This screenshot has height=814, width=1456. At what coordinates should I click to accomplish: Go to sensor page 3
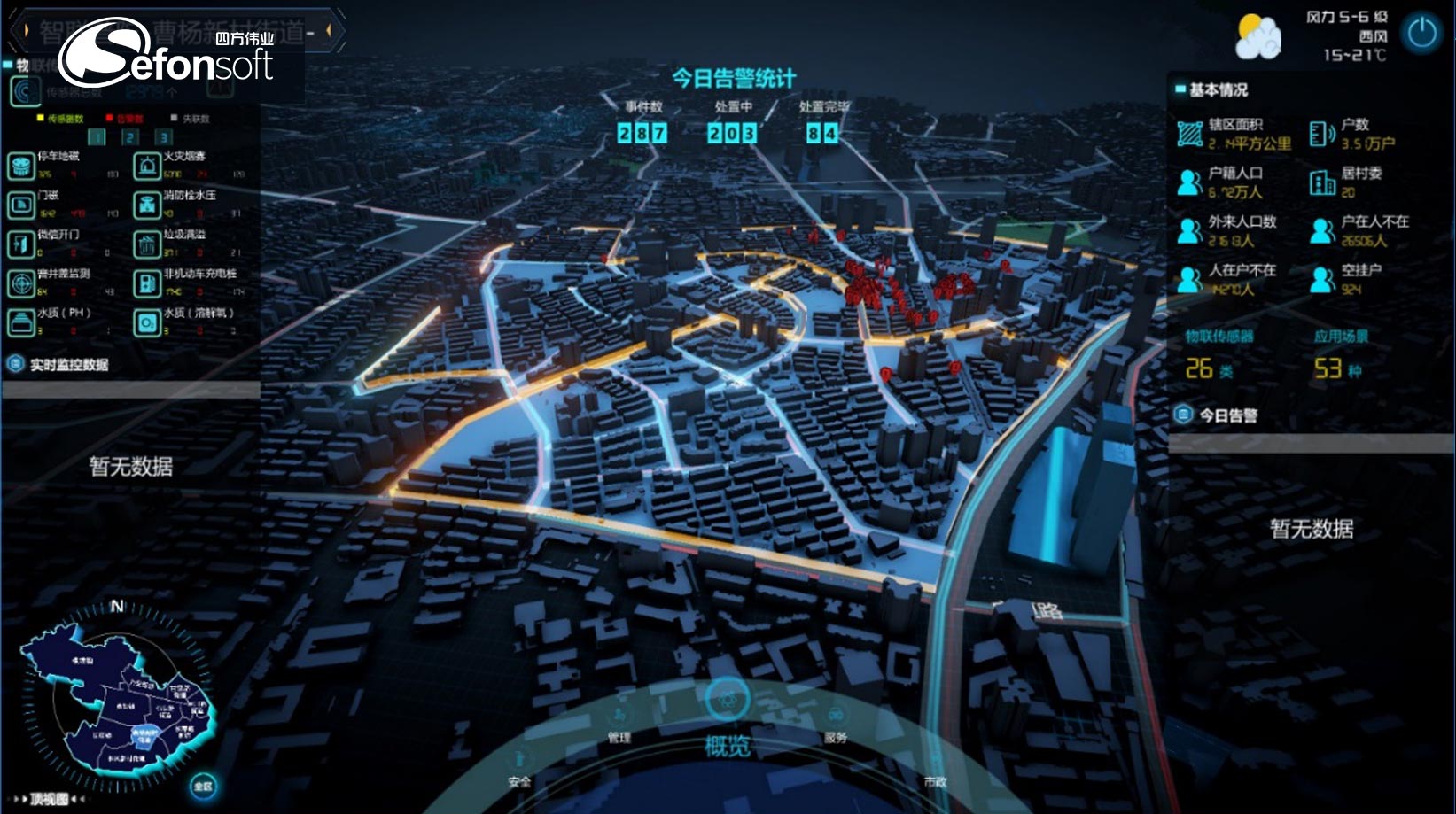click(x=164, y=137)
